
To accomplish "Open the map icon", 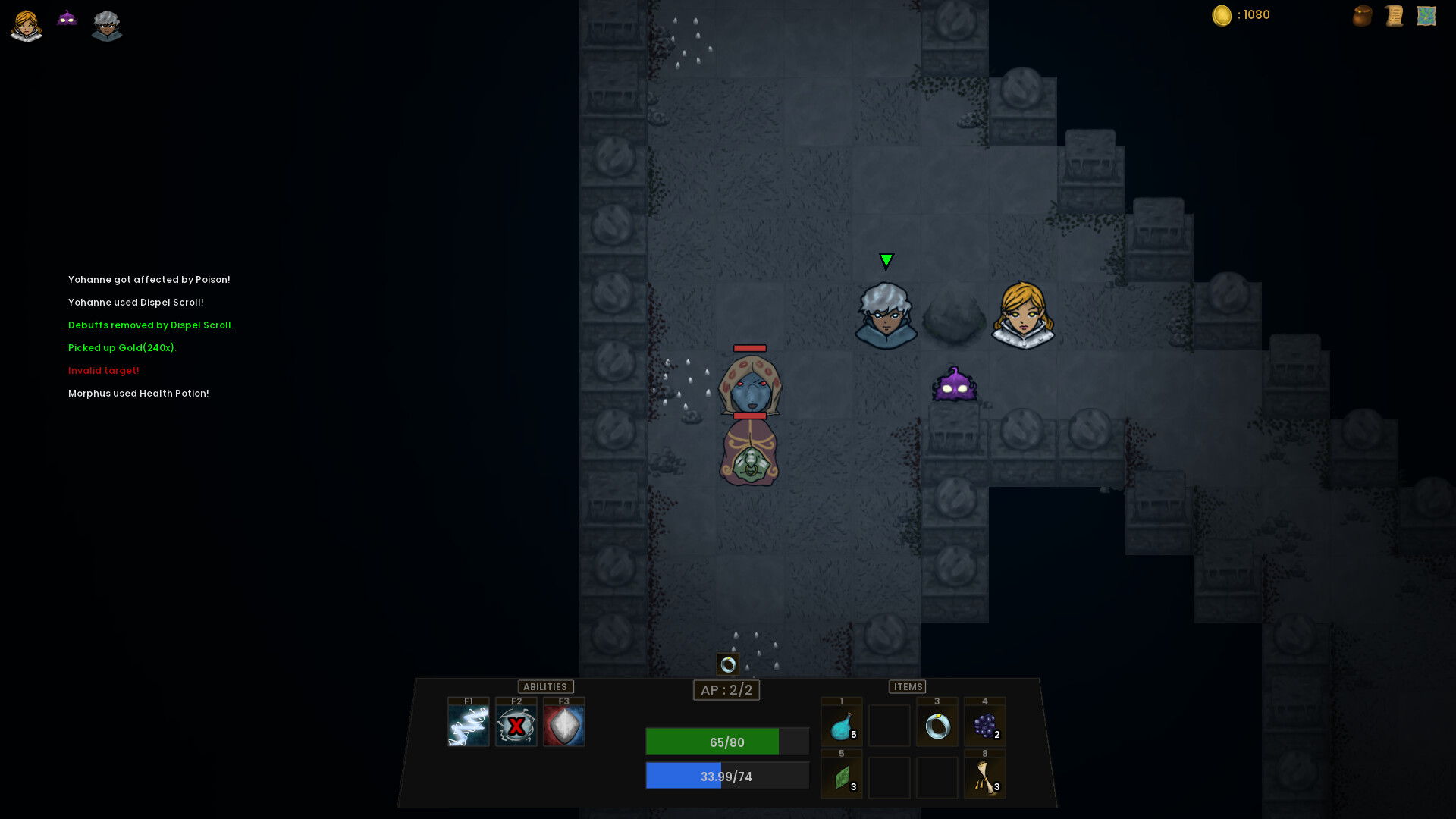I will tap(1426, 16).
